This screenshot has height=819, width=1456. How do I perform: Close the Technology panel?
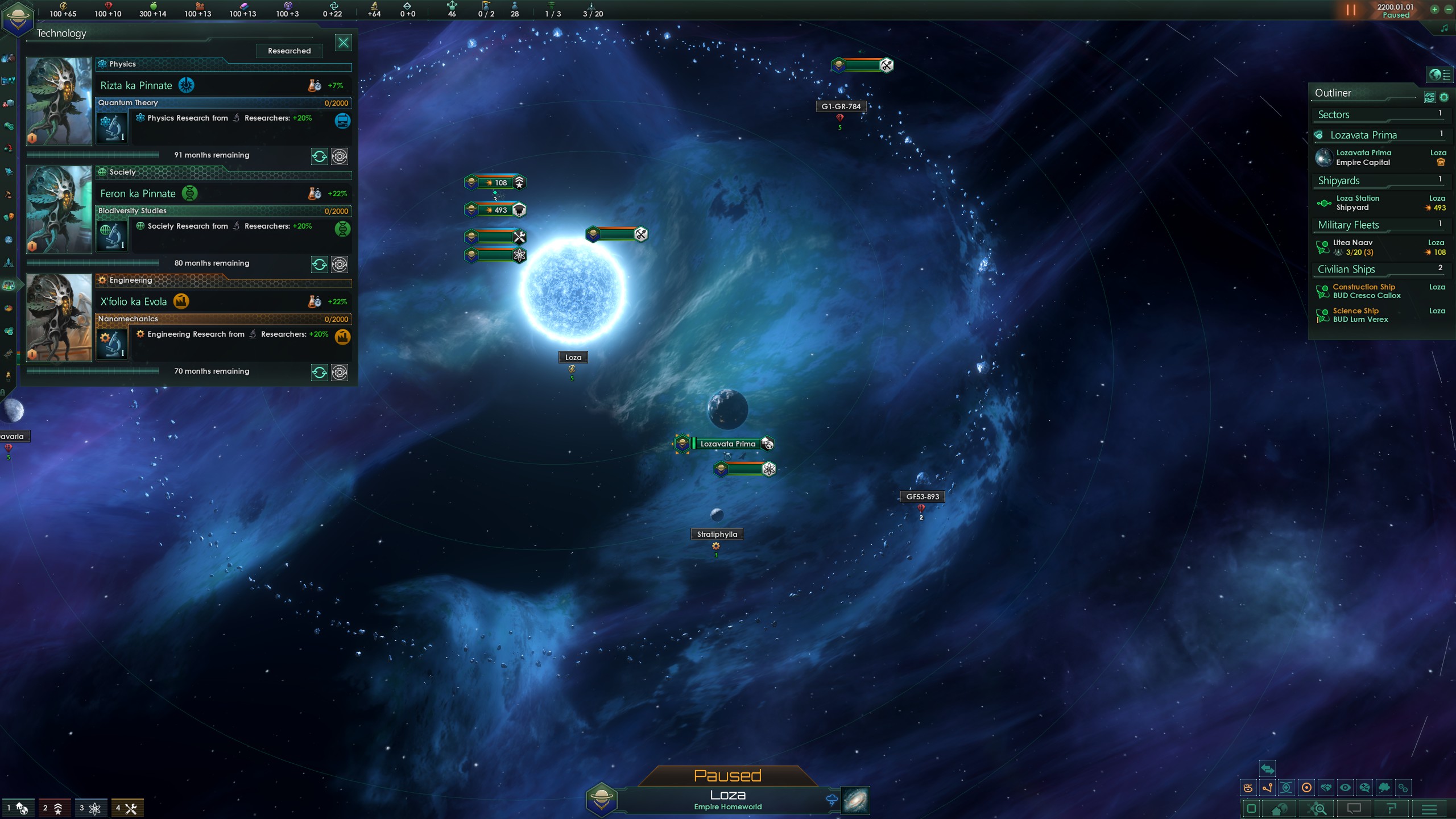pos(343,43)
